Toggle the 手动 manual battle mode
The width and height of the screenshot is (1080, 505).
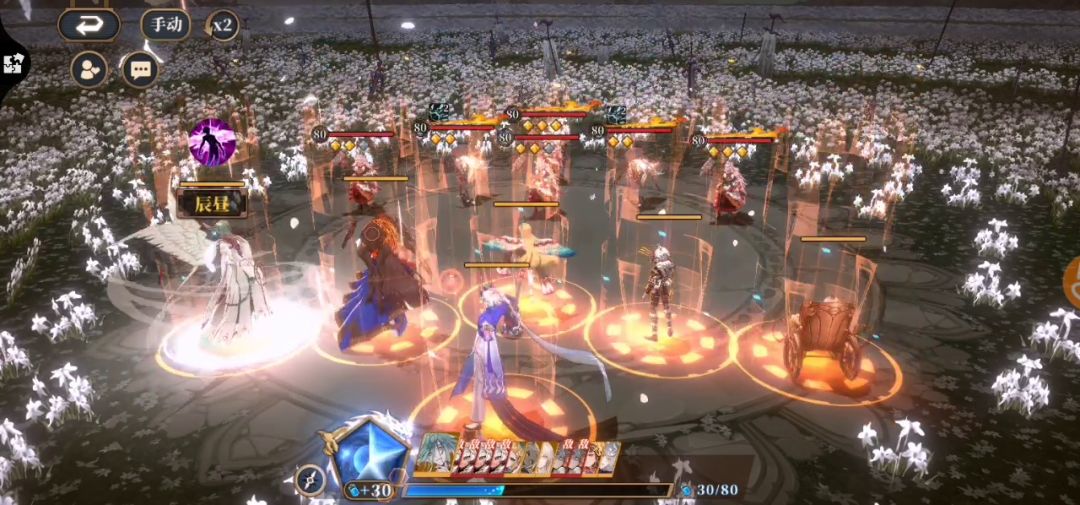pyautogui.click(x=165, y=24)
